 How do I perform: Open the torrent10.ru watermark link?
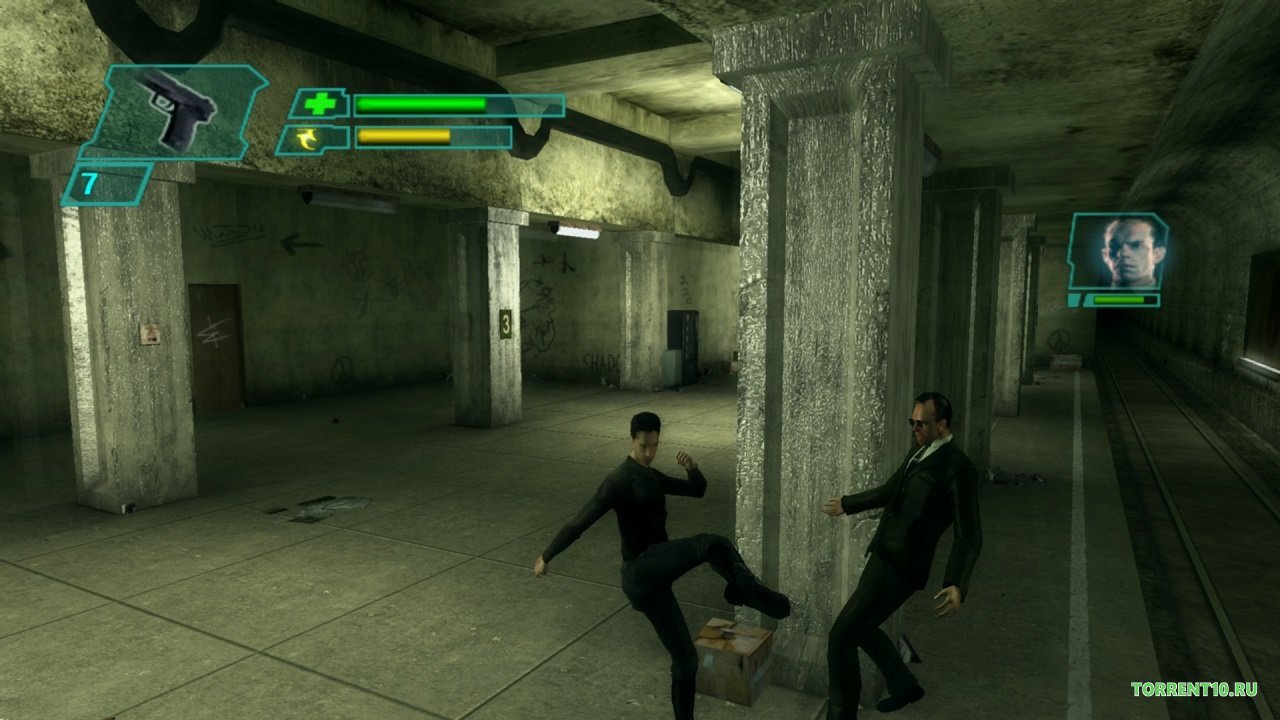[1193, 689]
